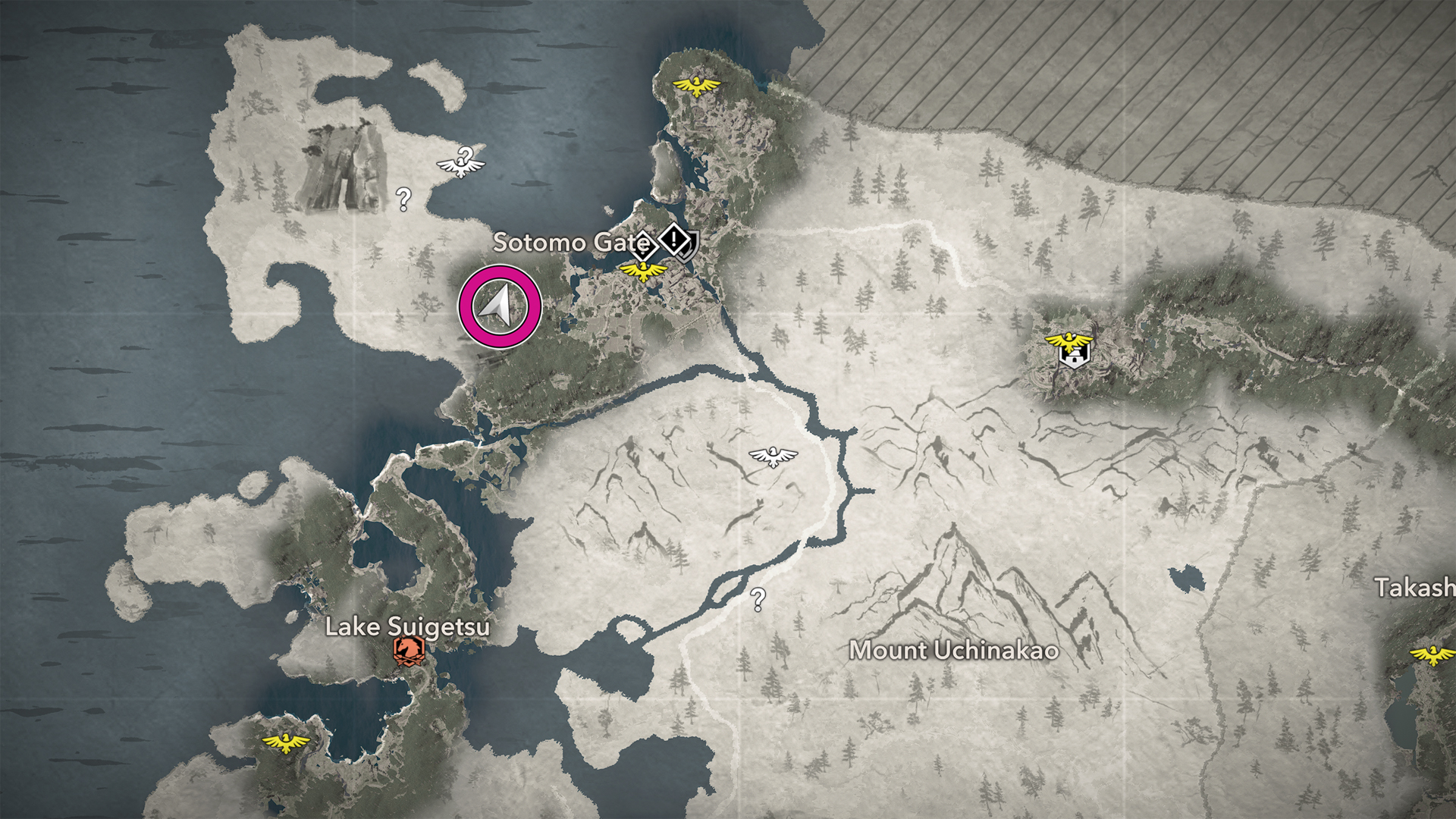Click the question mark beside the western cliffs
The width and height of the screenshot is (1456, 819).
403,199
